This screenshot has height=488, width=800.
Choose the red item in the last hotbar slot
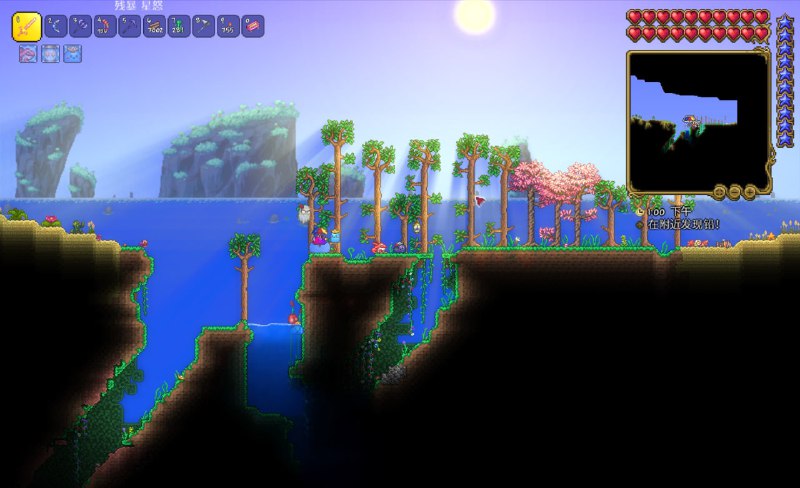pyautogui.click(x=254, y=26)
